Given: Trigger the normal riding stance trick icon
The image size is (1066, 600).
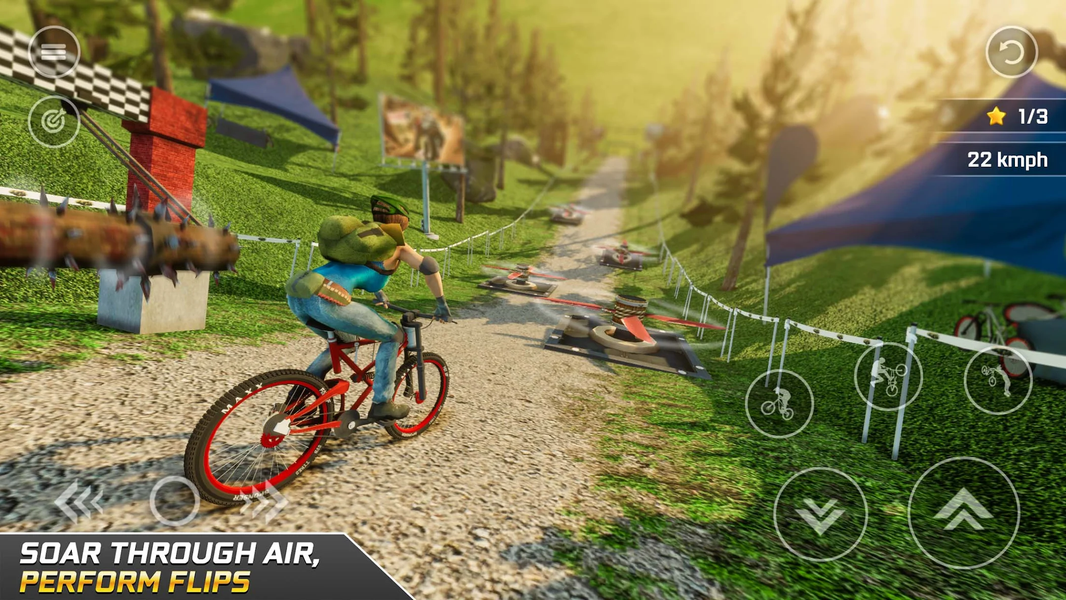Looking at the screenshot, I should coord(779,403).
